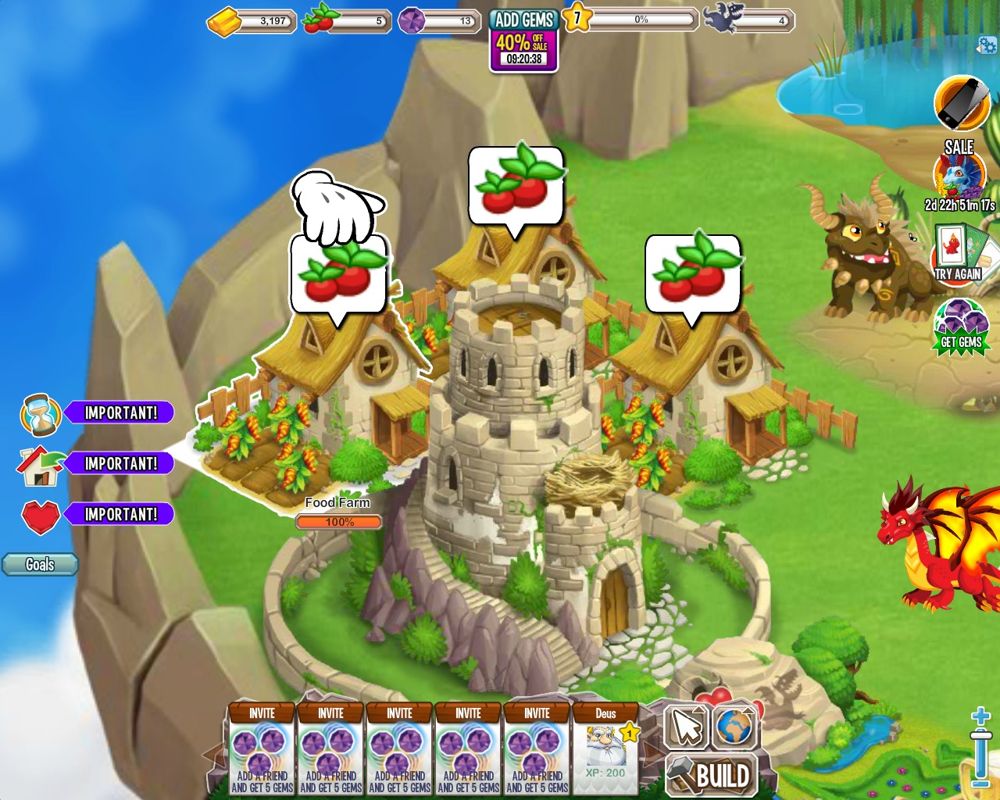
Task: Click the level star icon
Action: 576,19
